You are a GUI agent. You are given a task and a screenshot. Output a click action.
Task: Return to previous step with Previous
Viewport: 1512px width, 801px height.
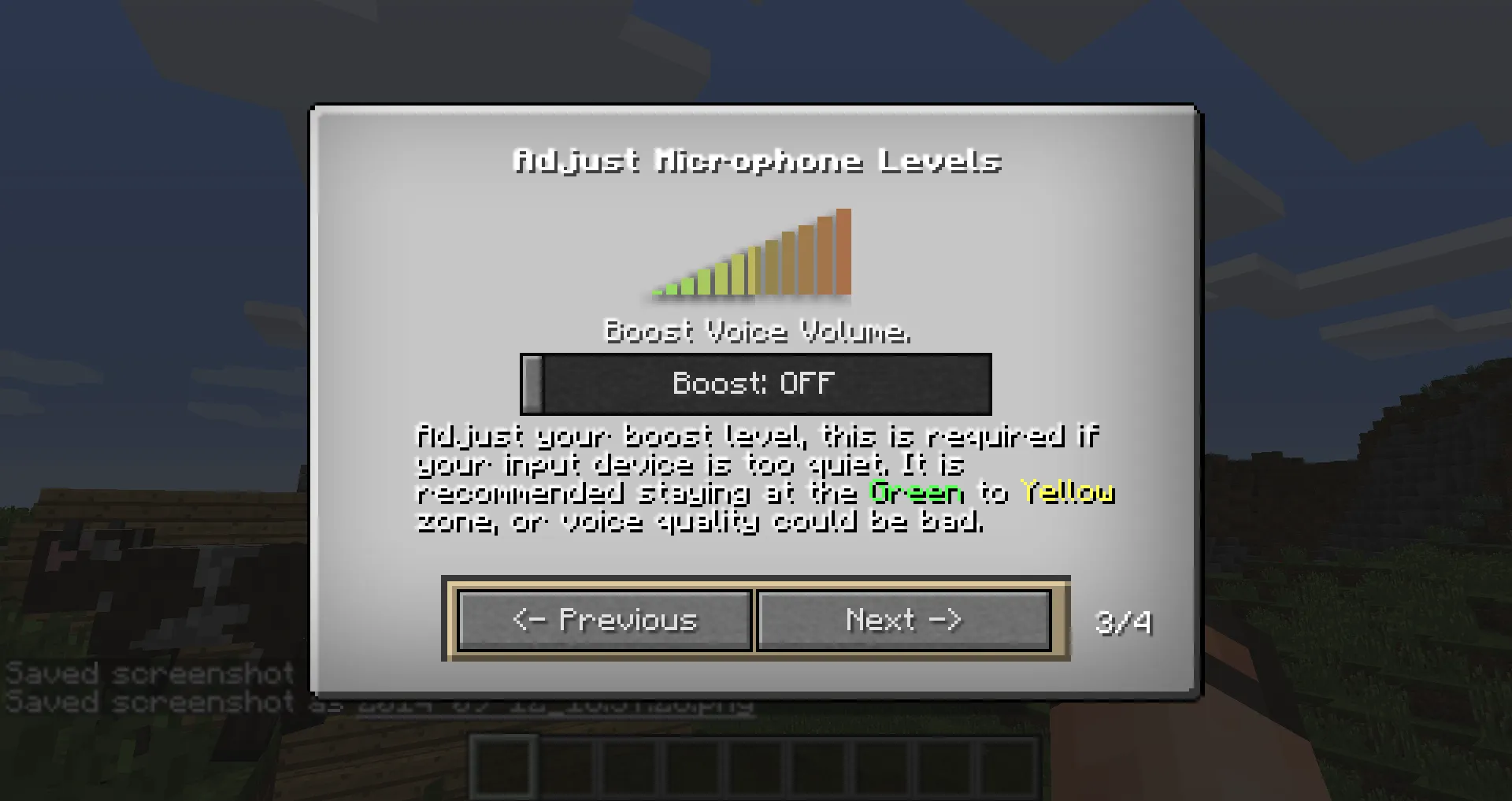(x=603, y=621)
